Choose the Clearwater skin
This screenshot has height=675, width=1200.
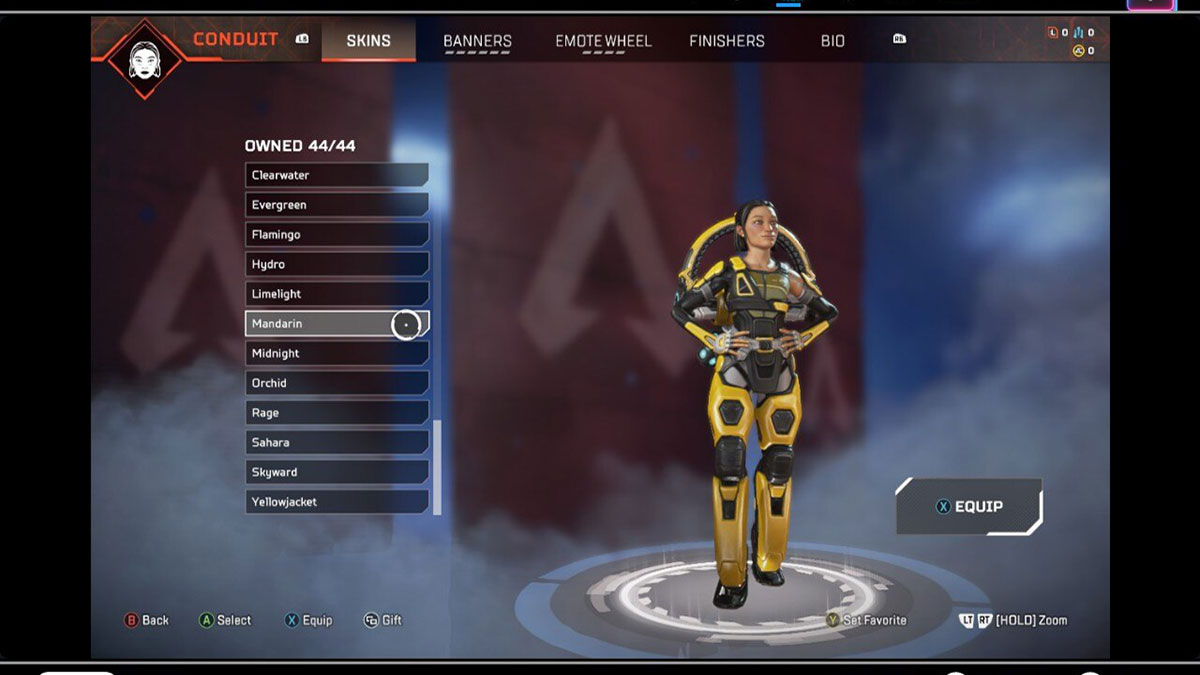pos(336,175)
